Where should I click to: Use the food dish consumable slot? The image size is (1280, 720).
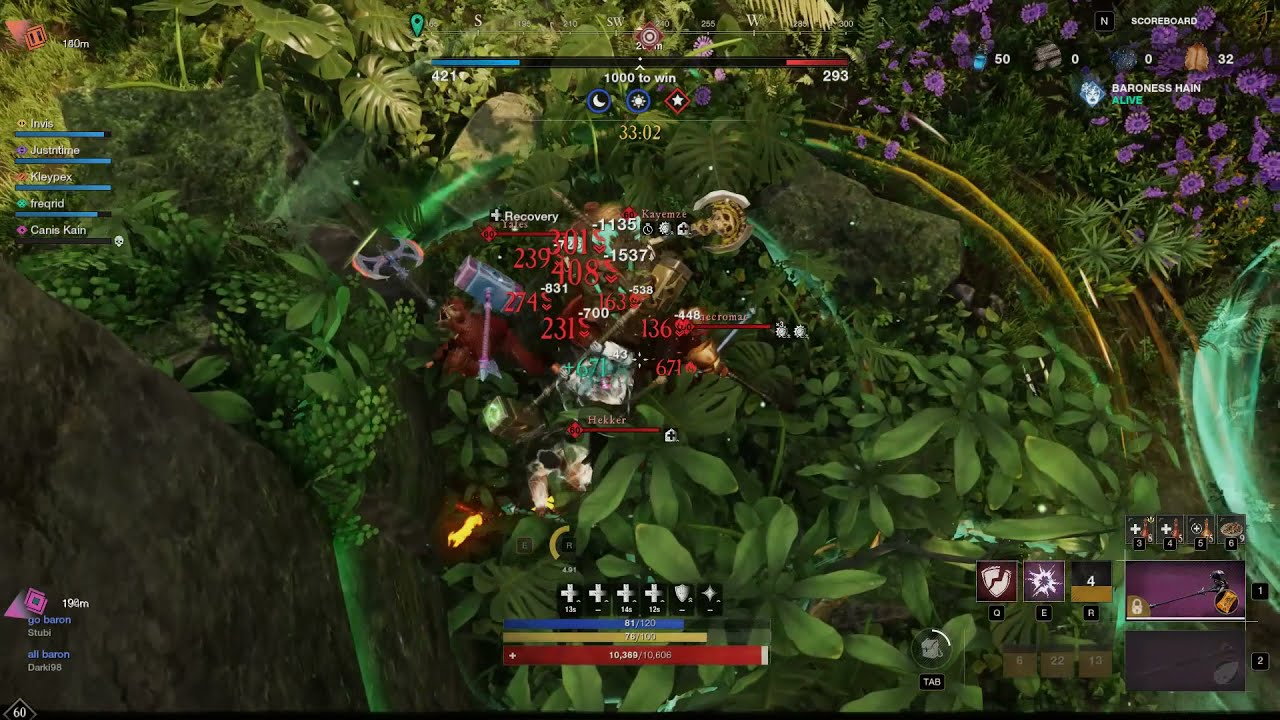click(1232, 528)
